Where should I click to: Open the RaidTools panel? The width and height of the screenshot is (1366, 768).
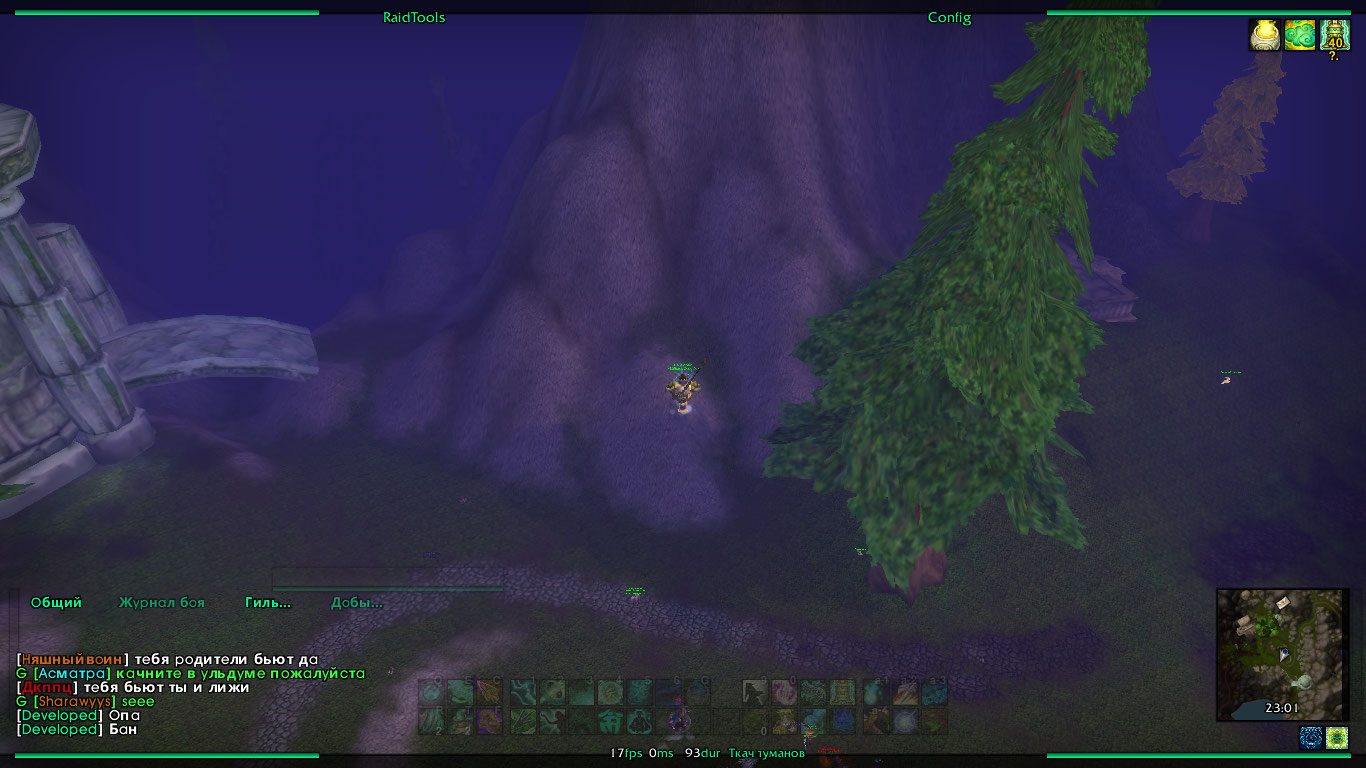point(414,17)
